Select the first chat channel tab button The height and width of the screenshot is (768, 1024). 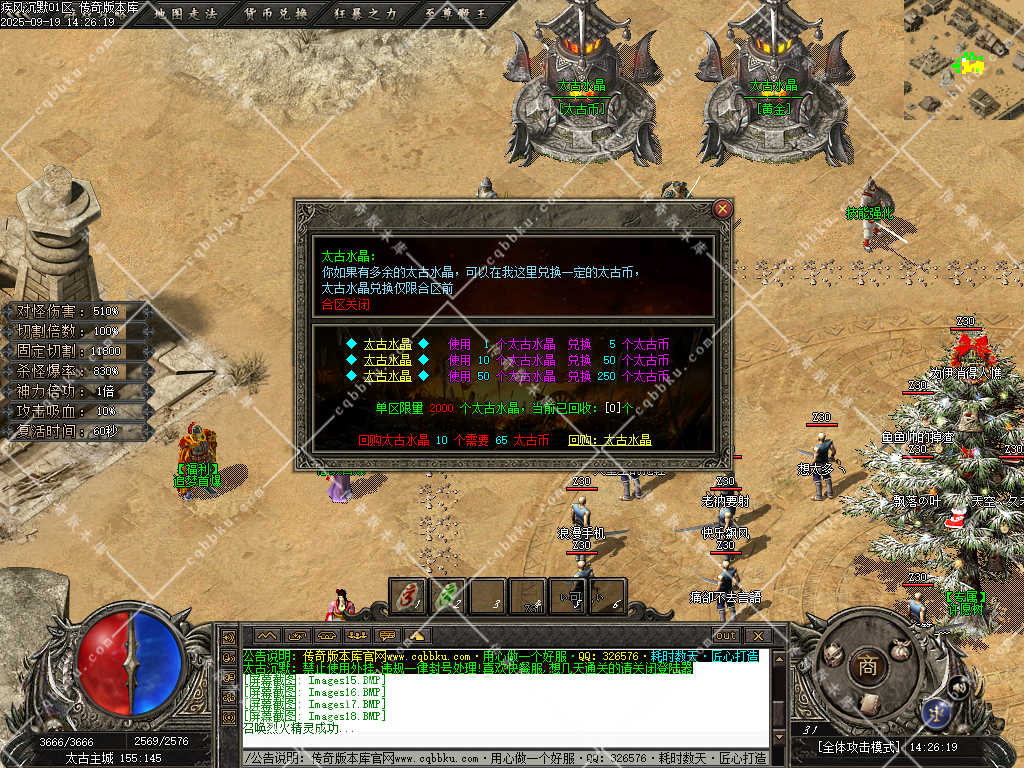pyautogui.click(x=266, y=636)
